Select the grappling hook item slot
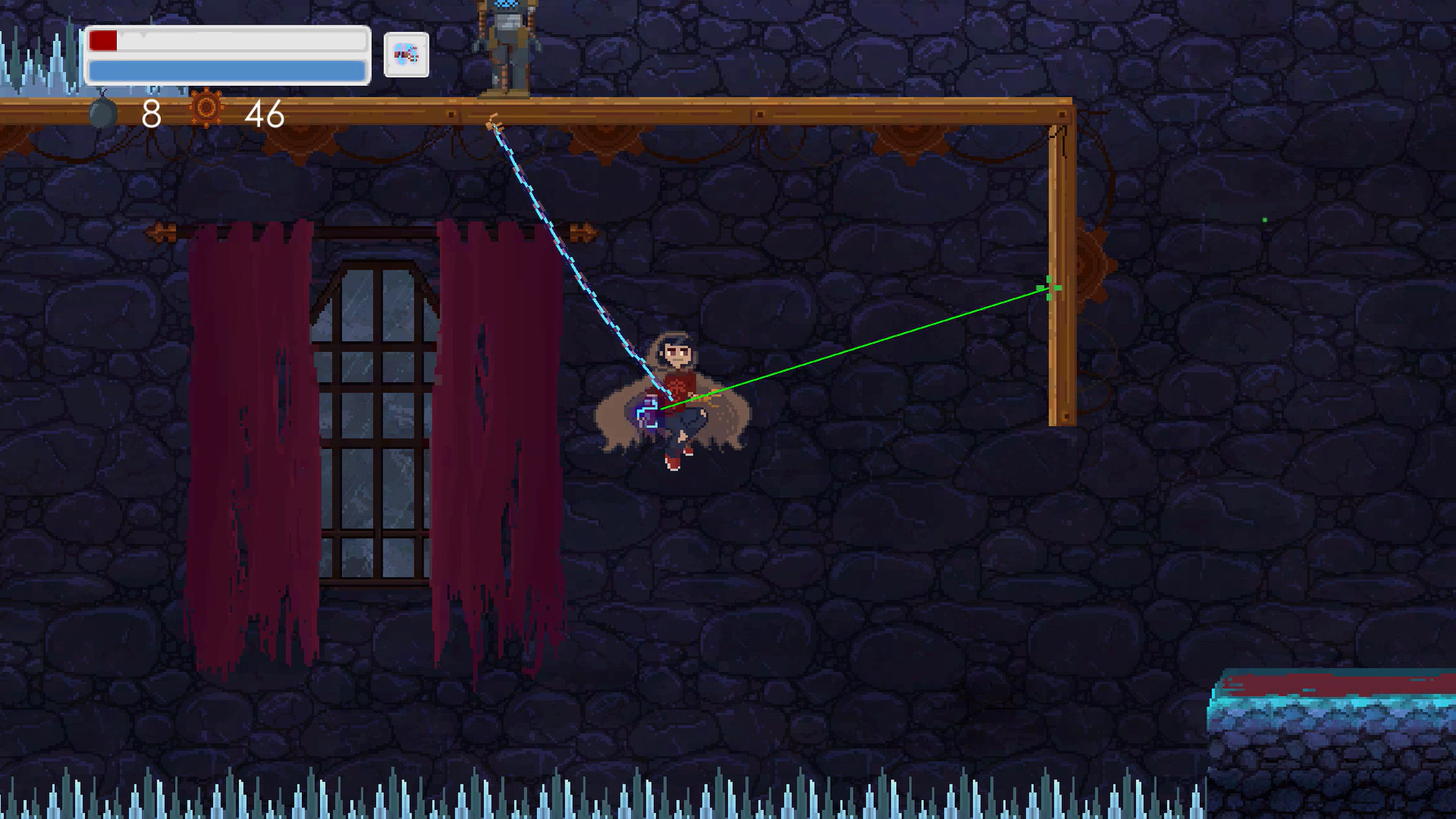 (x=405, y=55)
